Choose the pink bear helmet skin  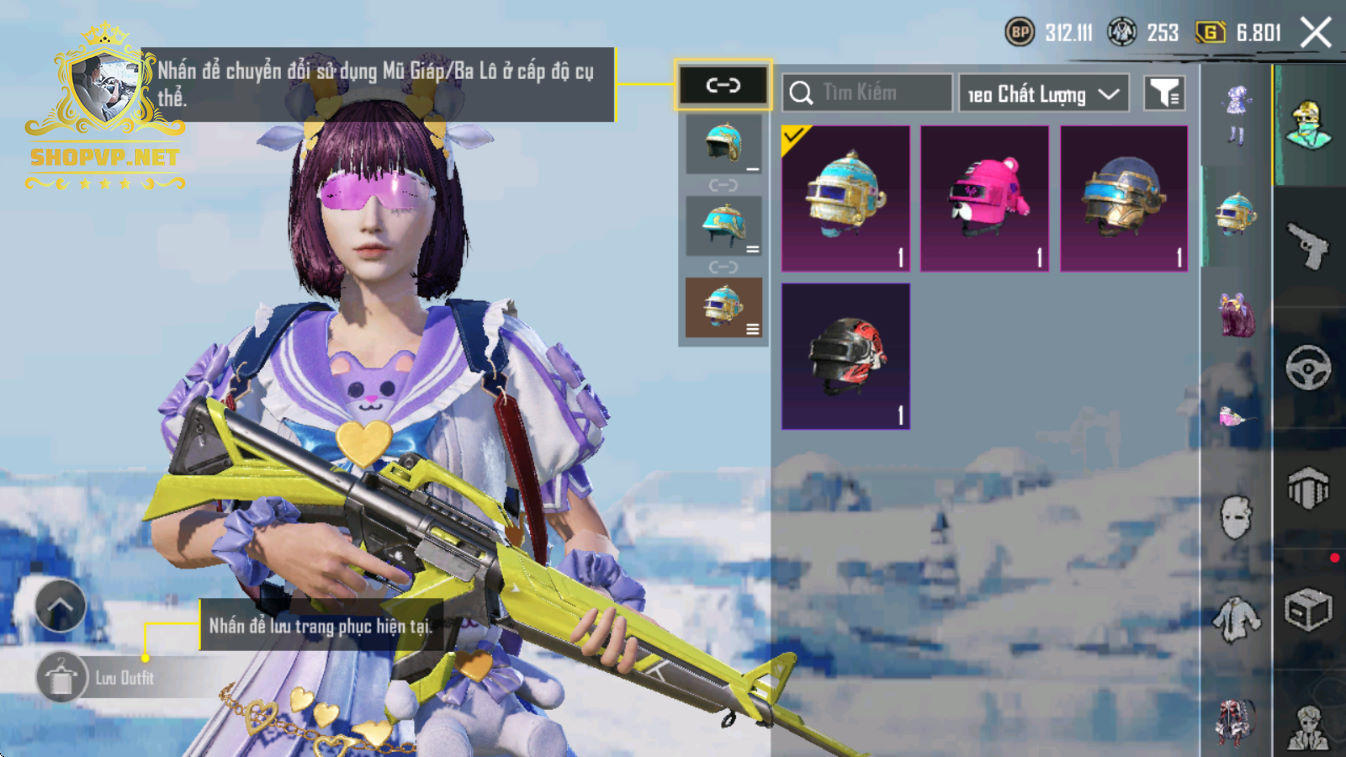984,198
